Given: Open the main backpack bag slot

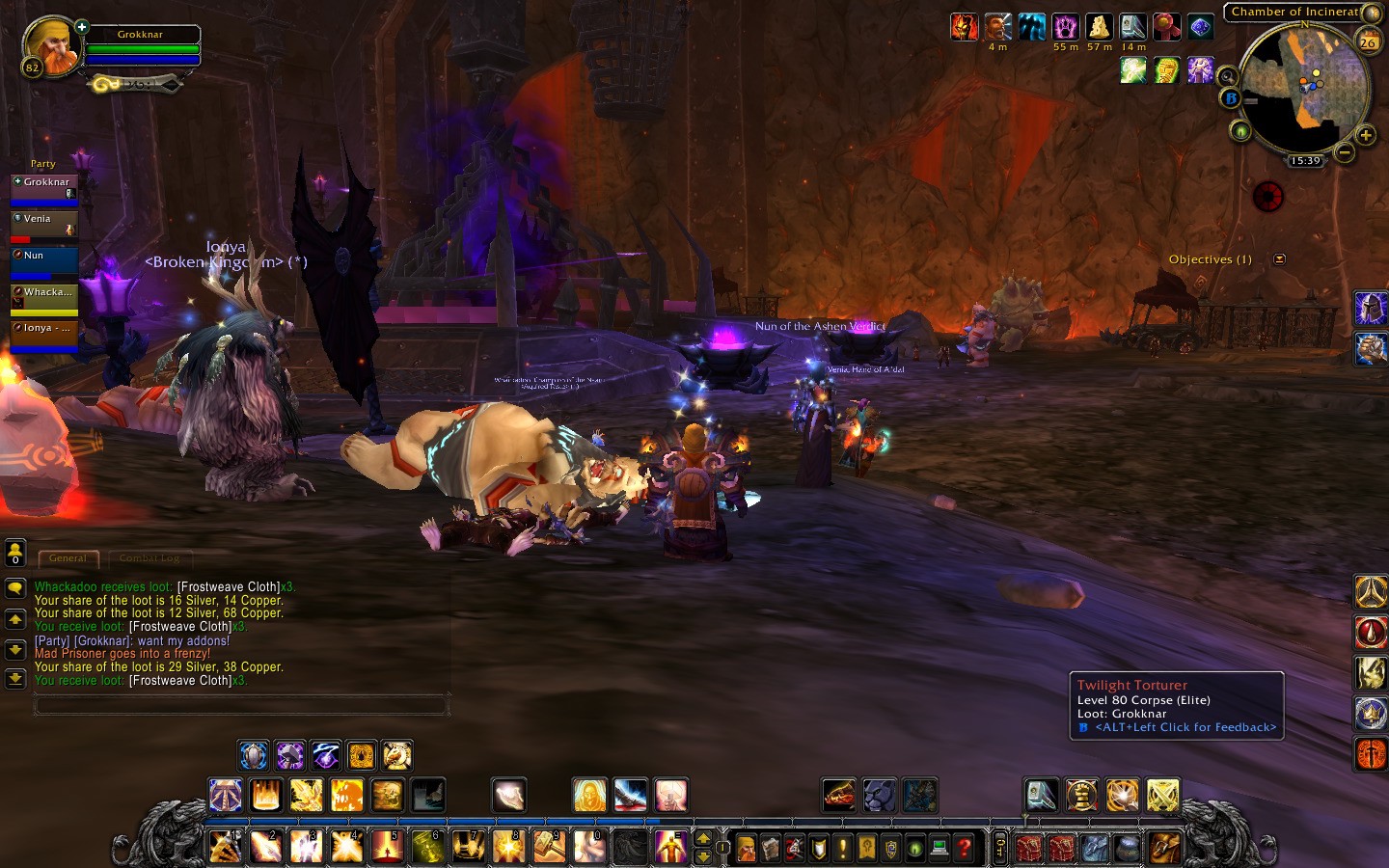Looking at the screenshot, I should pyautogui.click(x=1164, y=848).
